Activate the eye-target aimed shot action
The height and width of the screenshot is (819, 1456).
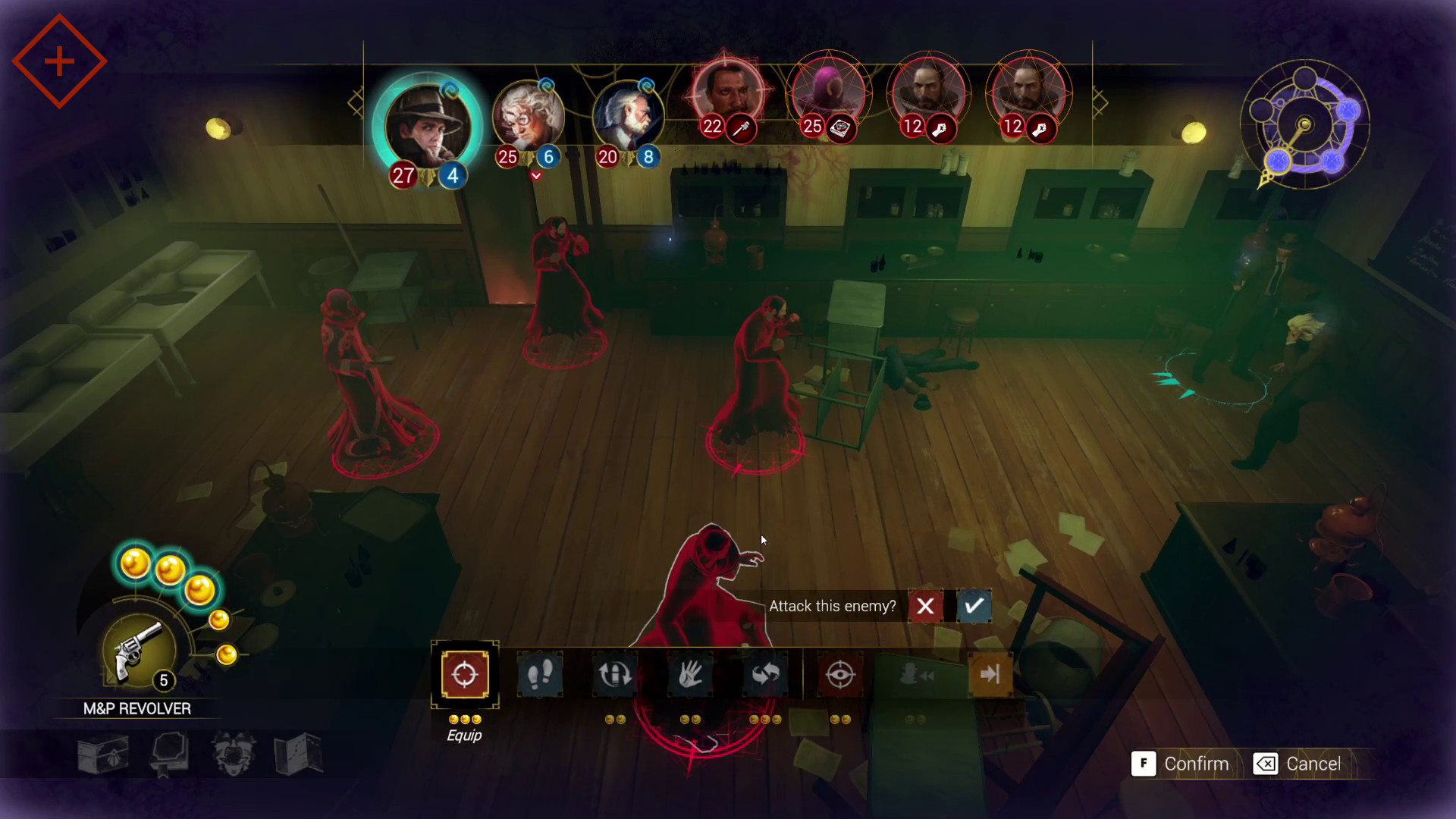coord(842,674)
